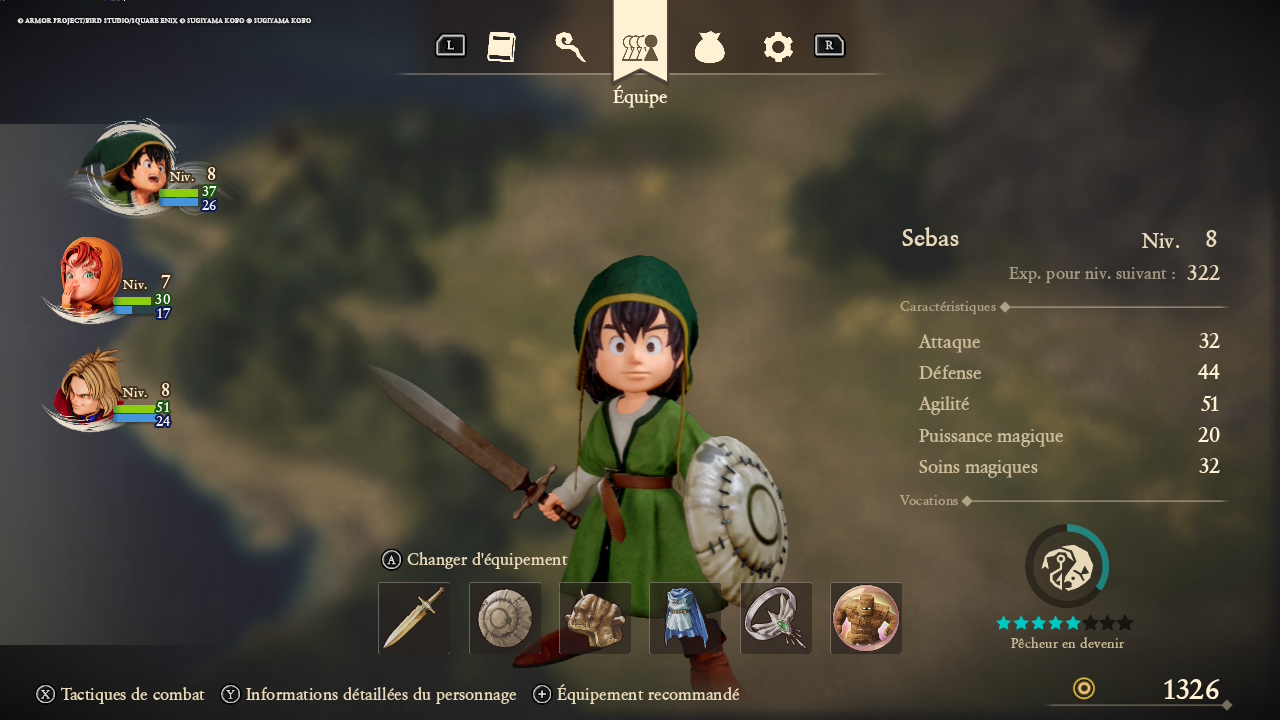Pick the silver ring accessory slot
Image resolution: width=1280 pixels, height=720 pixels.
[776, 618]
